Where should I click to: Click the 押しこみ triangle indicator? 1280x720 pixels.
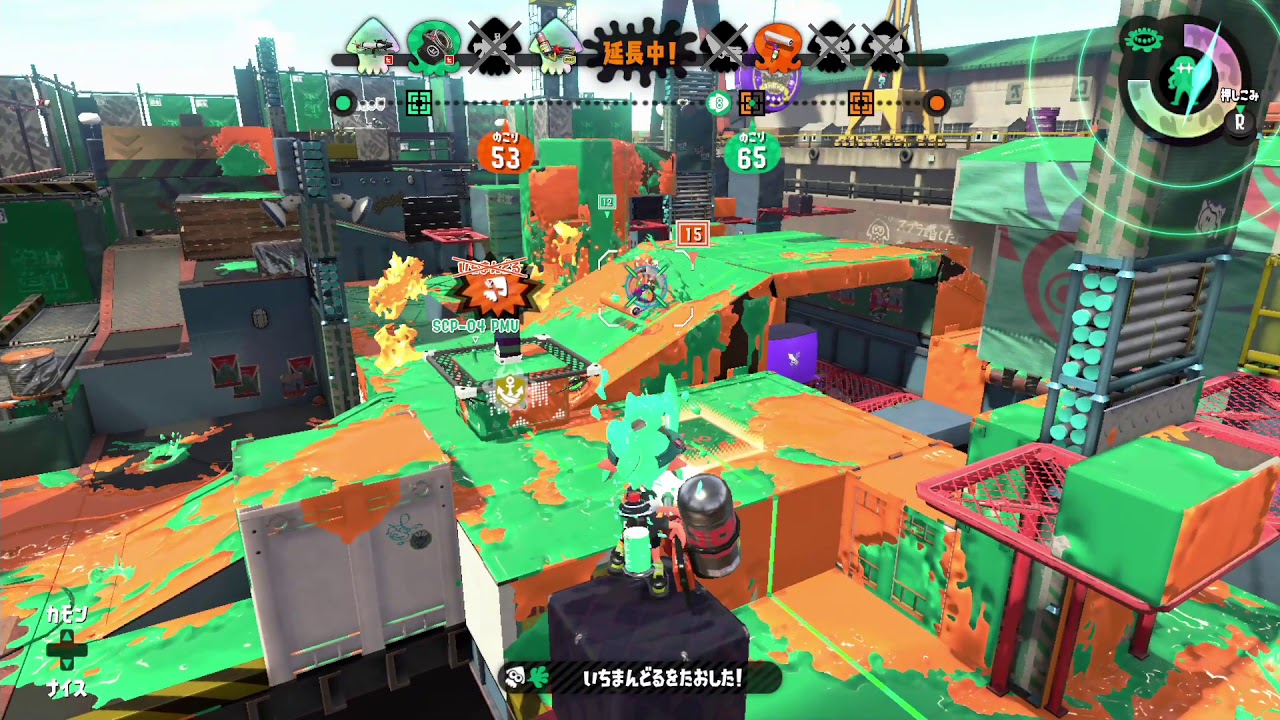(1241, 109)
